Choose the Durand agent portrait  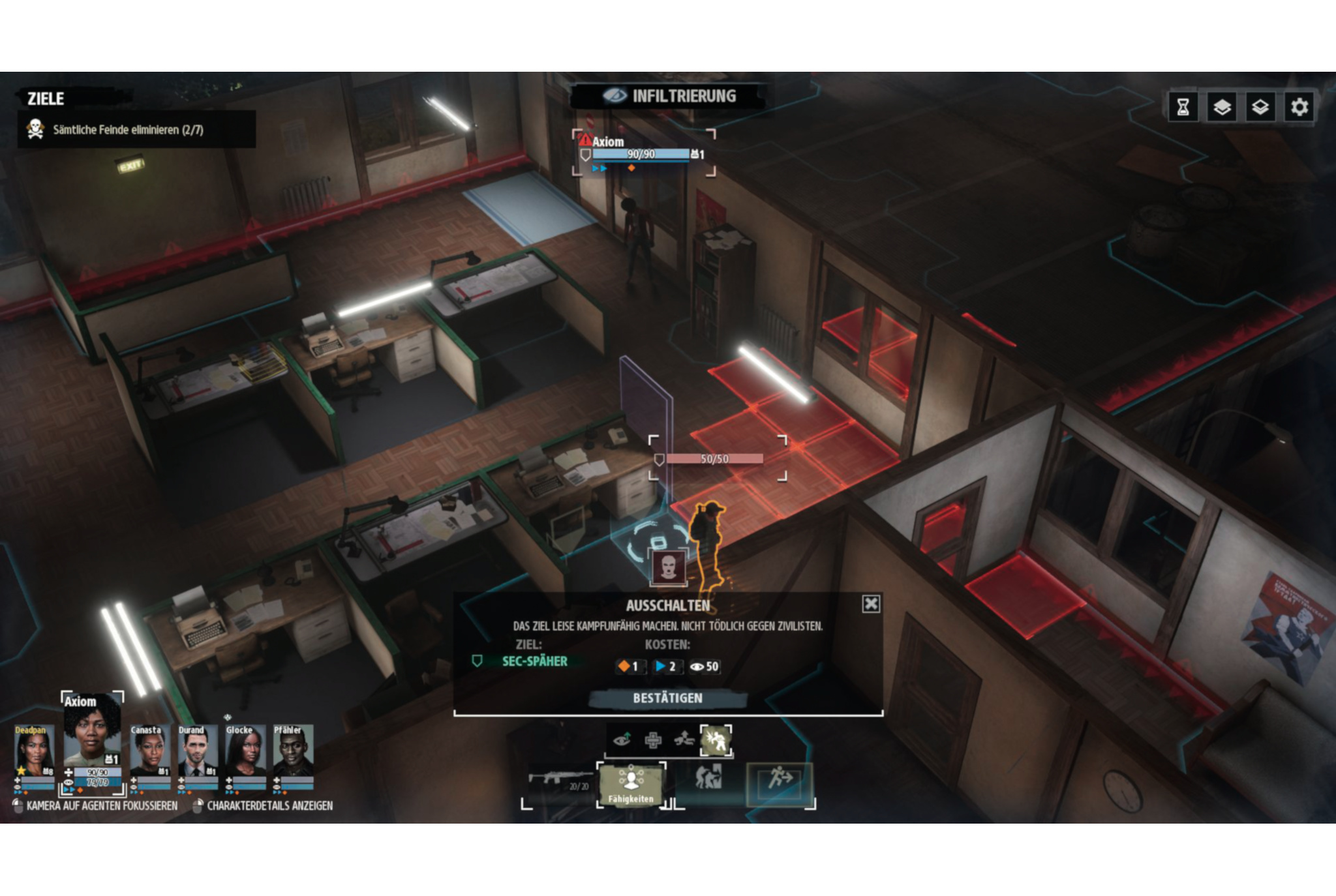196,753
